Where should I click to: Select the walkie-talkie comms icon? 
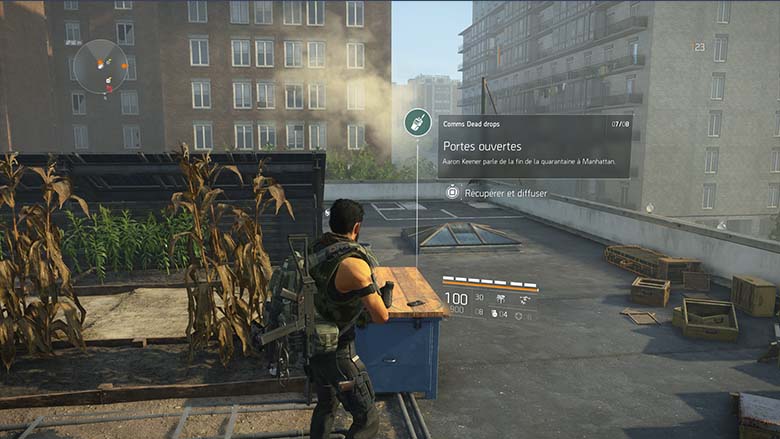click(x=418, y=123)
